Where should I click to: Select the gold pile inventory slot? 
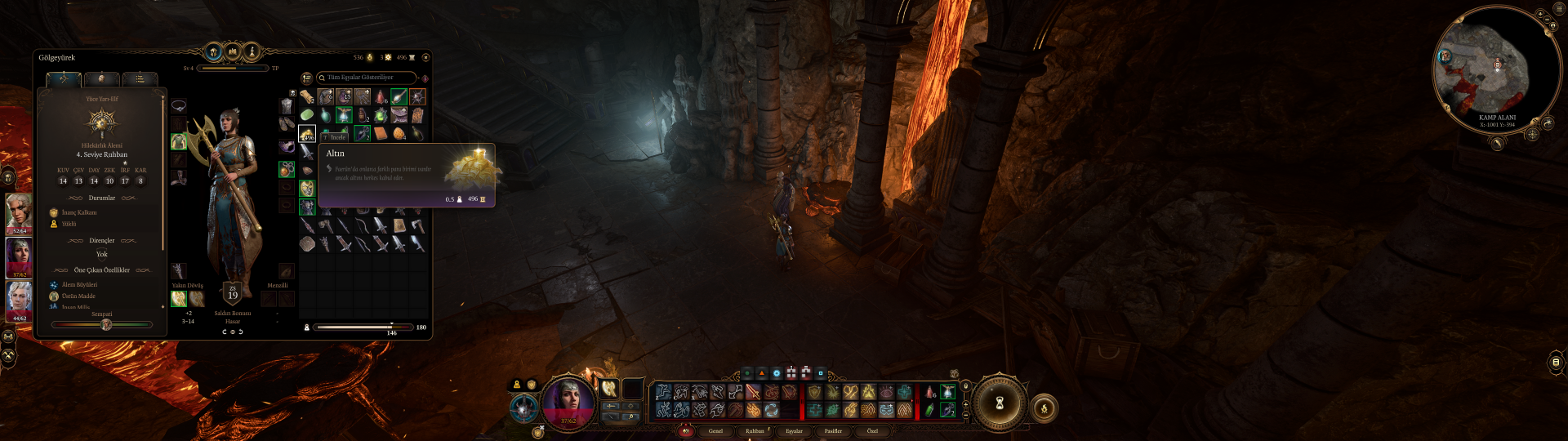click(307, 133)
